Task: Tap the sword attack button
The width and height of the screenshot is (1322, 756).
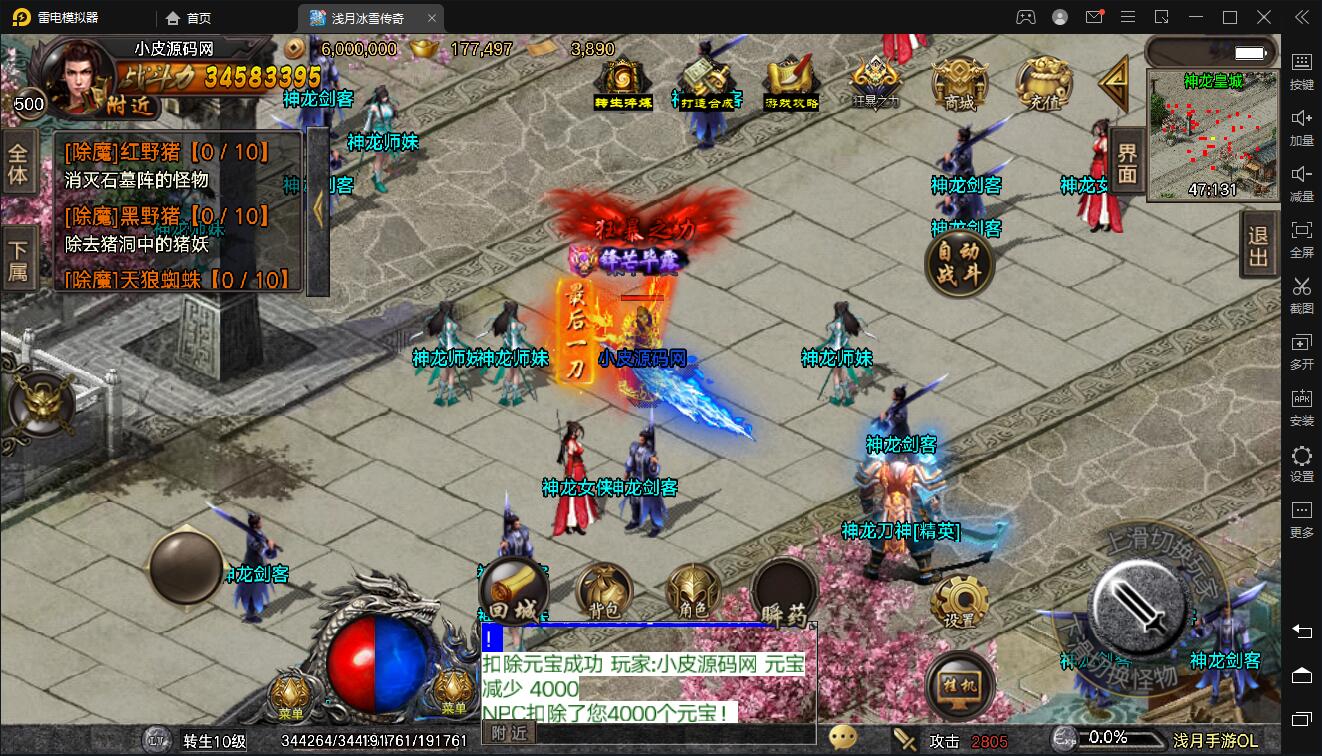Action: [1142, 603]
